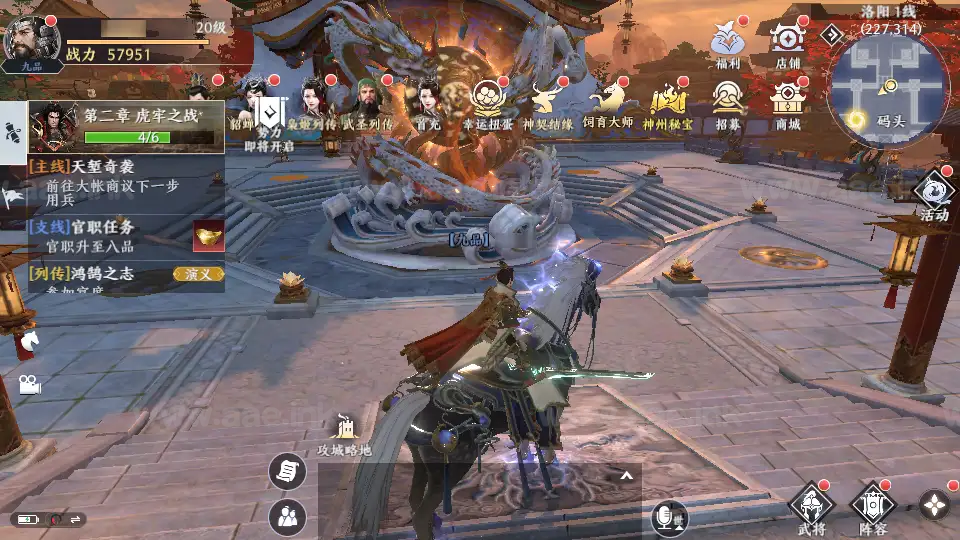Viewport: 960px width, 540px height.
Task: Click the 演义 button on the quest
Action: (197, 274)
